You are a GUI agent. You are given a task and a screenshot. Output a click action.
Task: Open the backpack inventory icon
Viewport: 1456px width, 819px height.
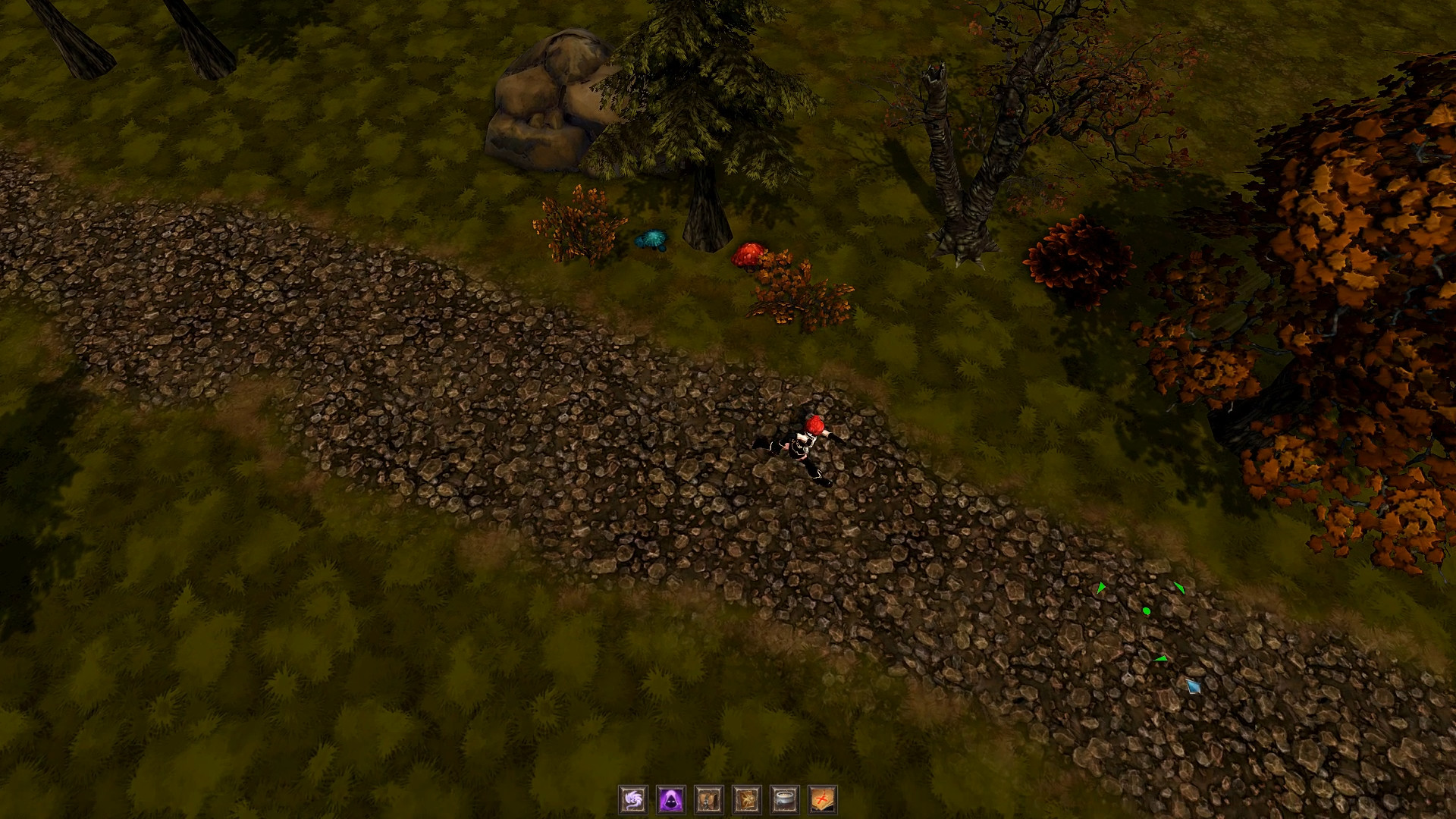(709, 800)
